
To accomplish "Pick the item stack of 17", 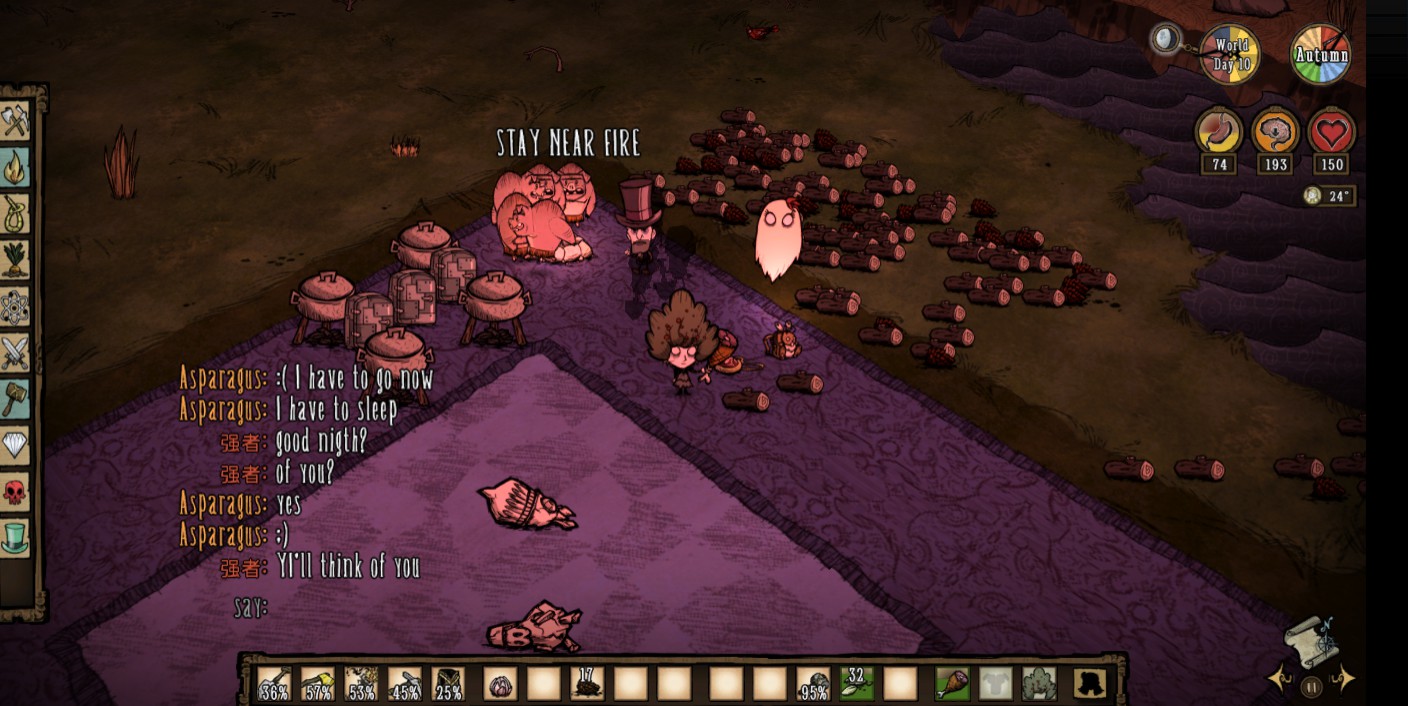I will (587, 683).
